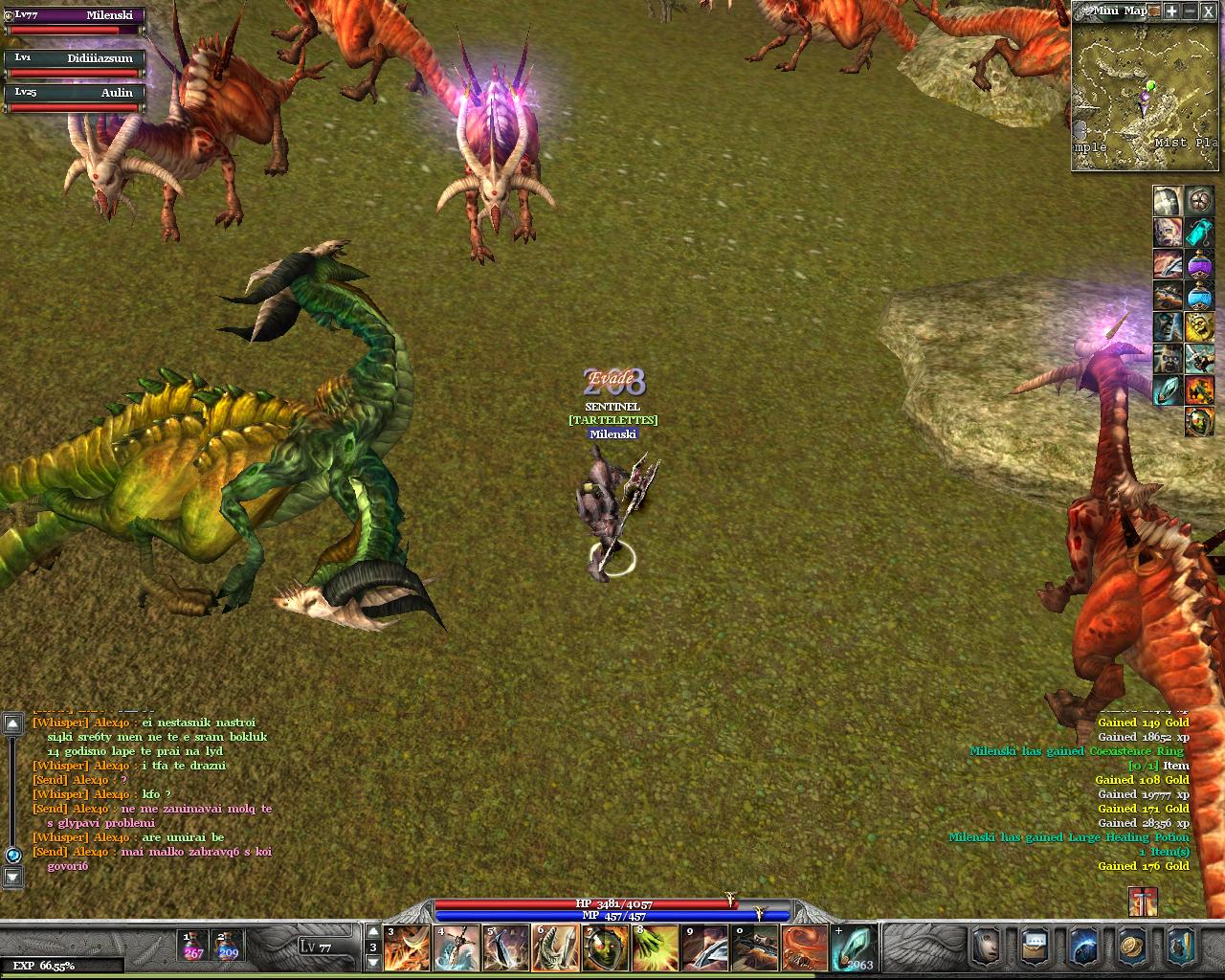The image size is (1225, 980).
Task: Zoom out the mini map with minus
Action: [1190, 11]
